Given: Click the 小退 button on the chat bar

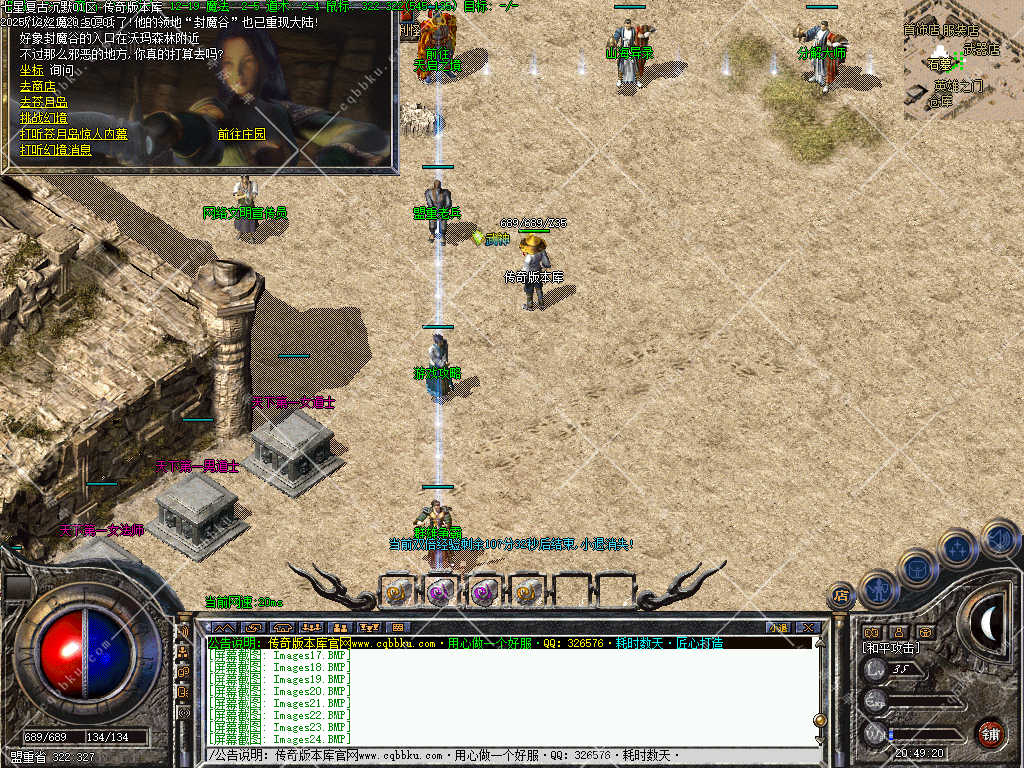Looking at the screenshot, I should click(778, 627).
